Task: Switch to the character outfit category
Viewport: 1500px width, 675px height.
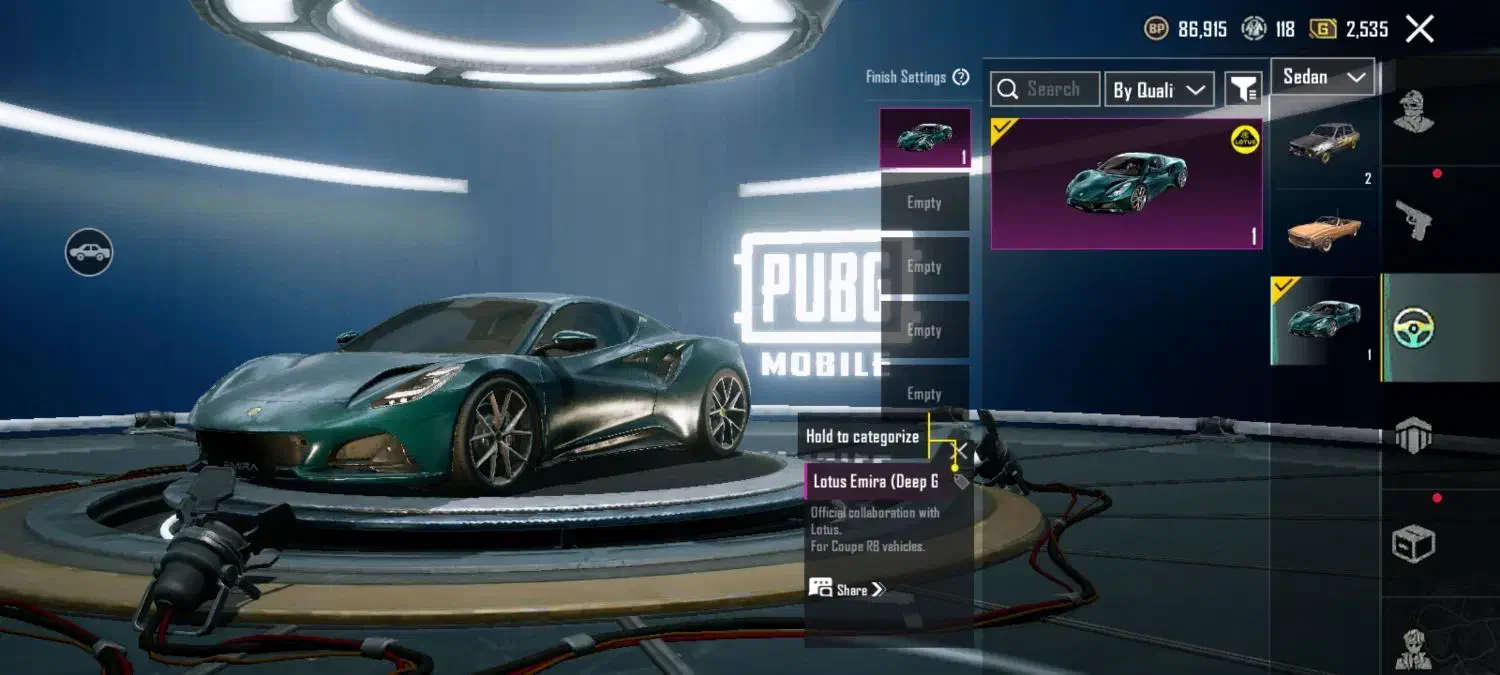Action: click(x=1414, y=112)
